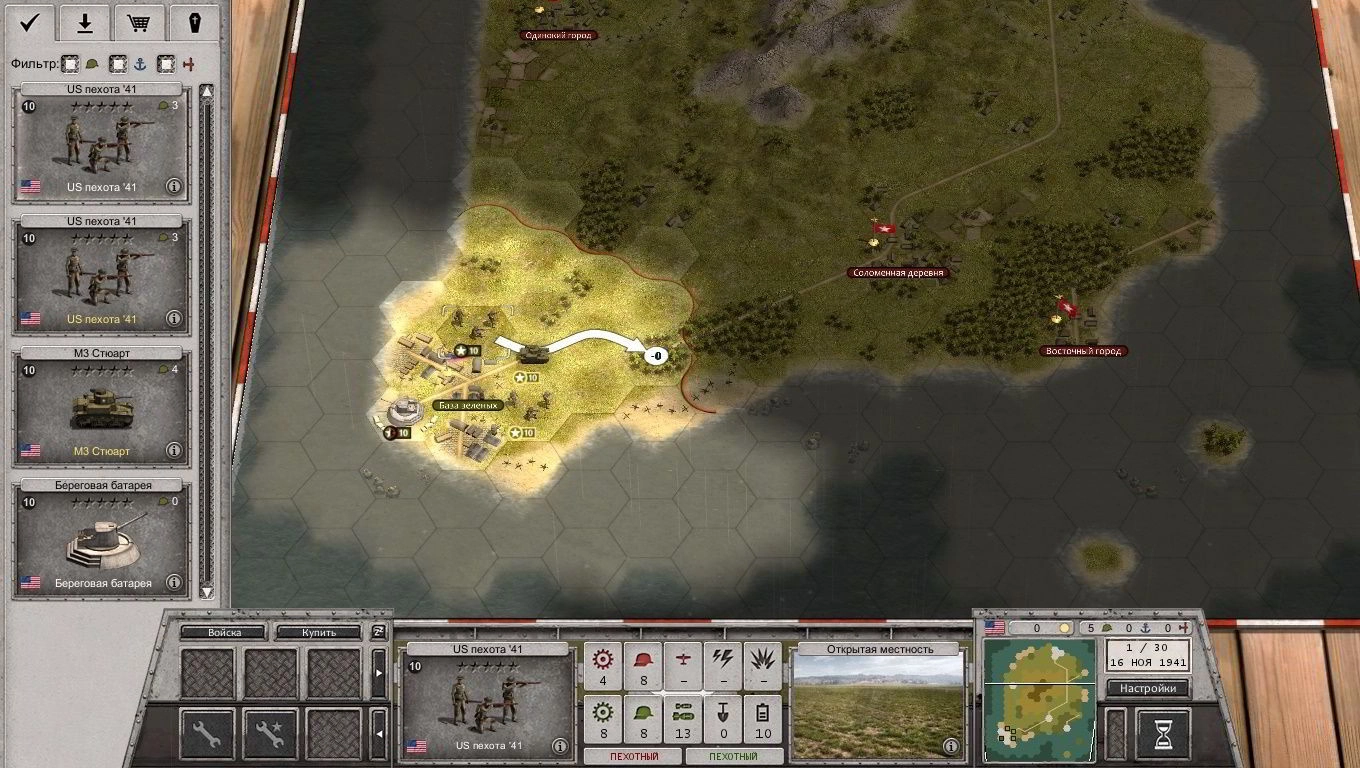Image resolution: width=1360 pixels, height=768 pixels.
Task: Toggle the naval anchor filter checkbox
Action: coord(118,64)
